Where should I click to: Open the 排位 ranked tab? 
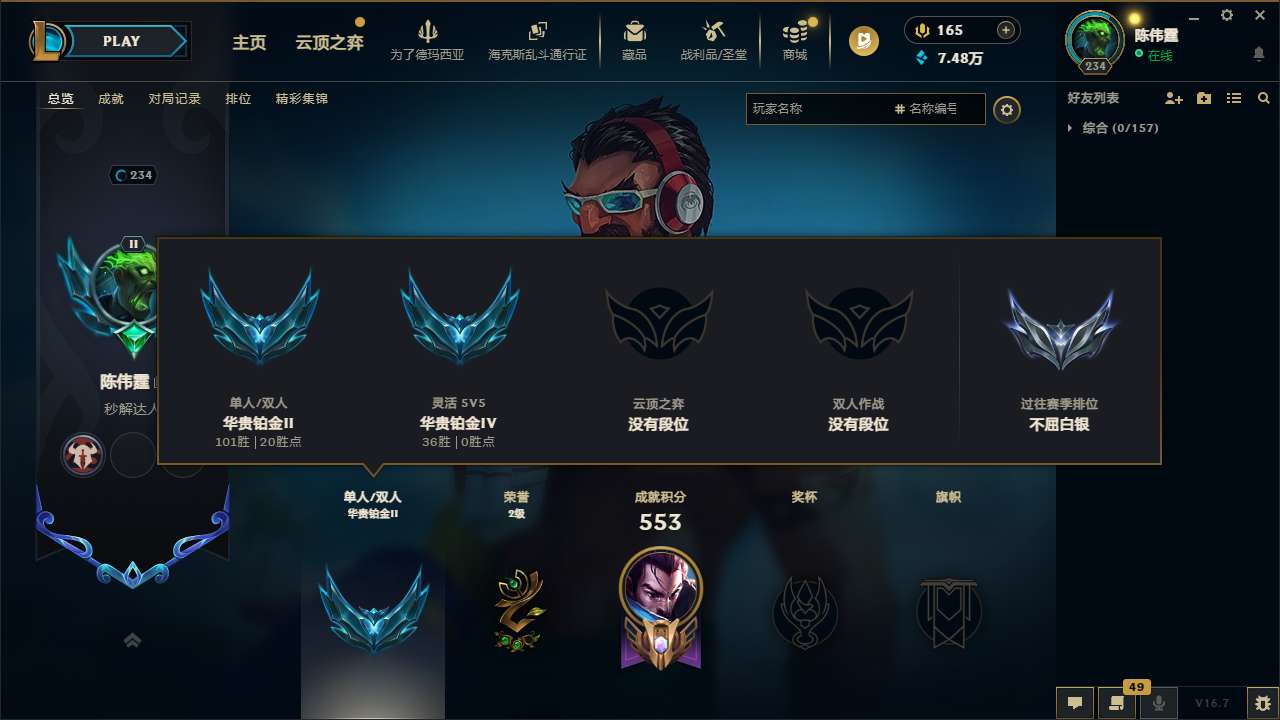[x=239, y=99]
